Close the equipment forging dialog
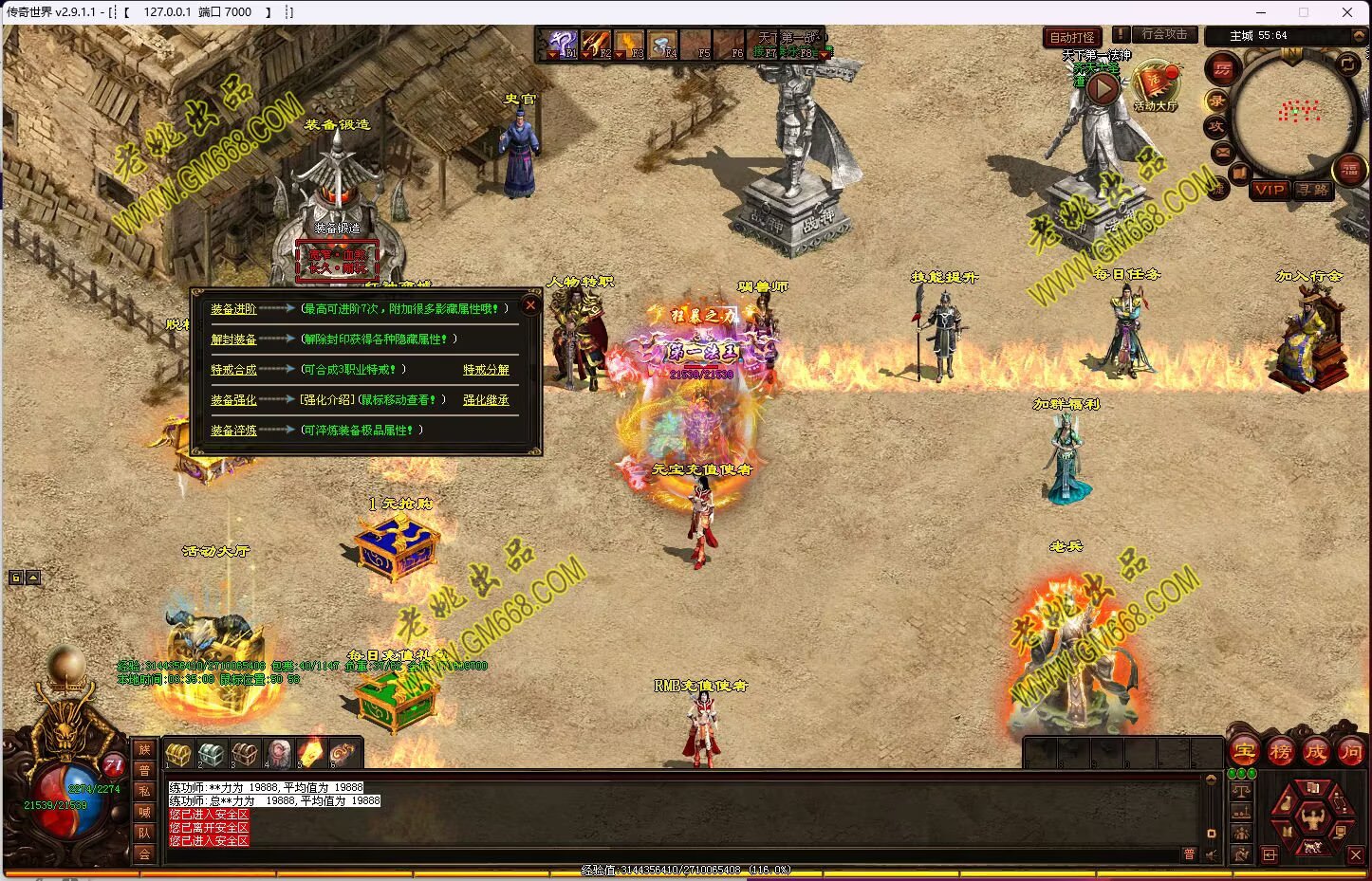 pyautogui.click(x=530, y=305)
